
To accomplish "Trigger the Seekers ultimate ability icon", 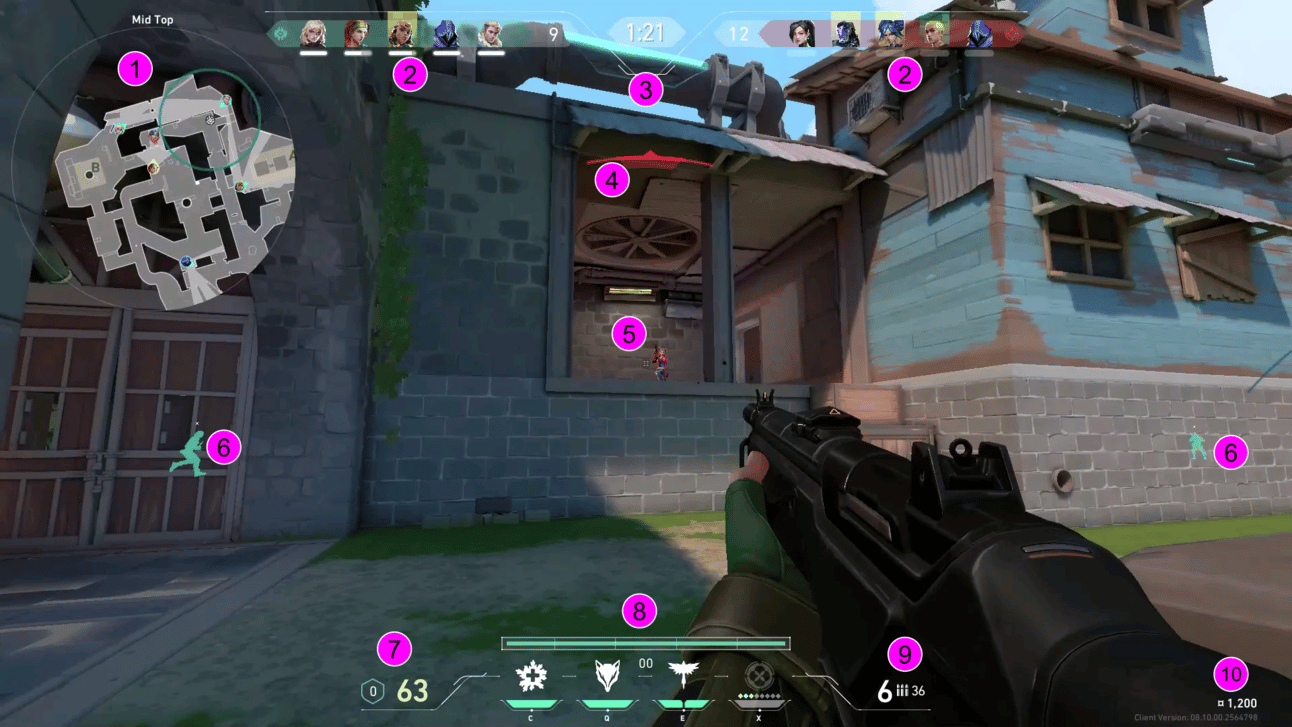I will point(759,677).
